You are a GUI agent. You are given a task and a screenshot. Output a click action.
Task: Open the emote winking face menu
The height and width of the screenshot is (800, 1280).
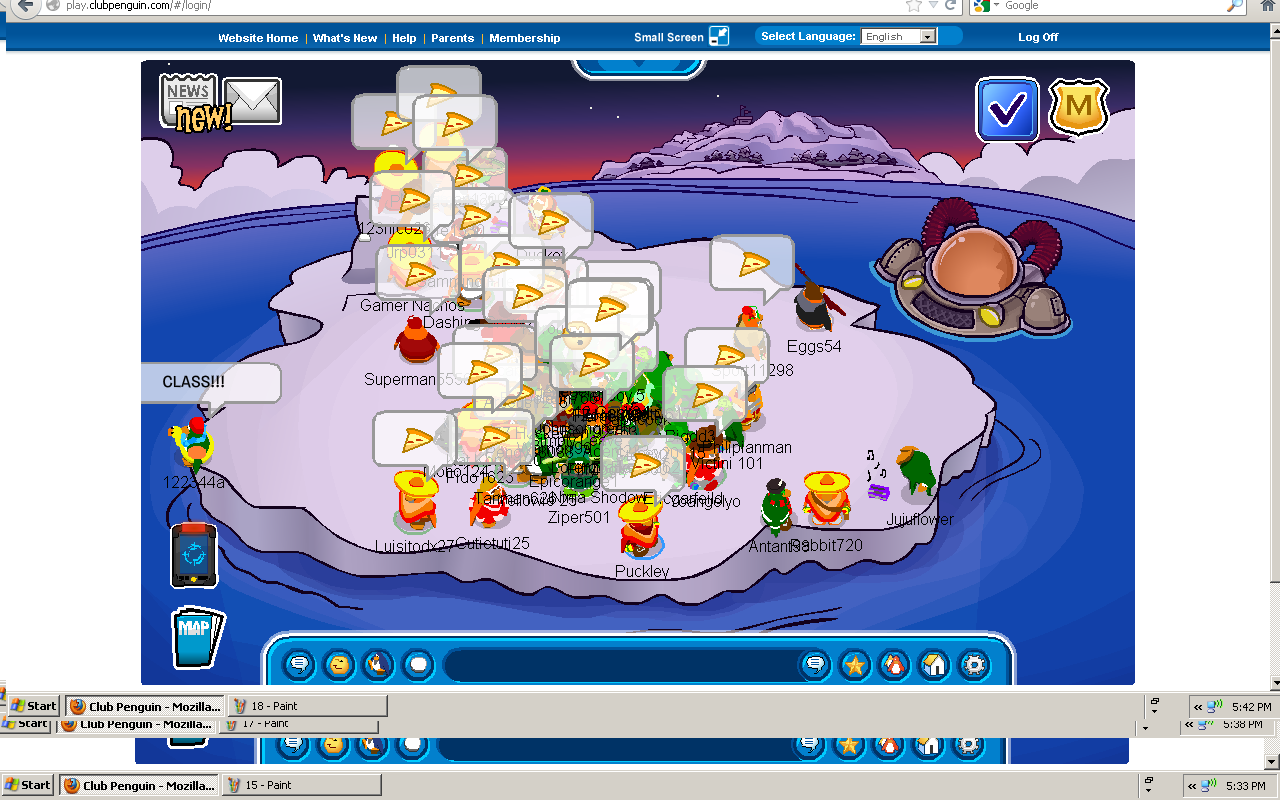(340, 664)
